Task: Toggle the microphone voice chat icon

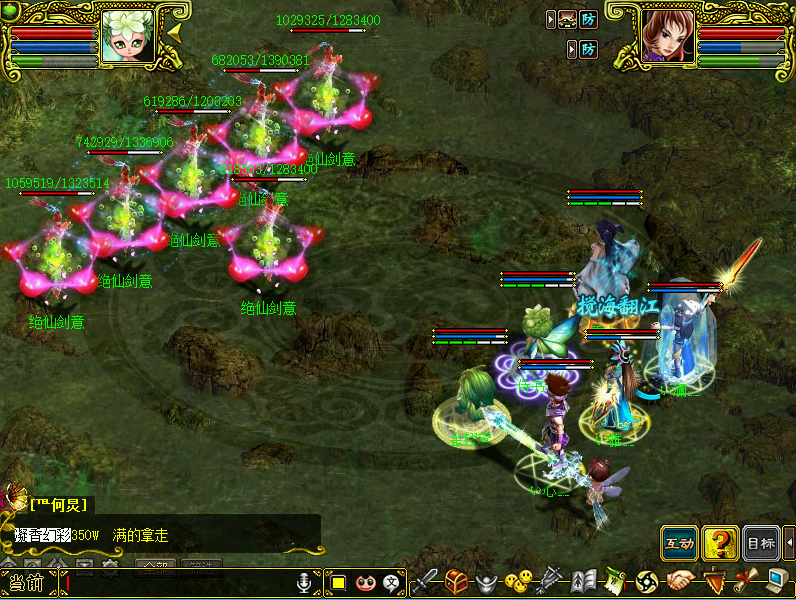Action: tap(306, 582)
